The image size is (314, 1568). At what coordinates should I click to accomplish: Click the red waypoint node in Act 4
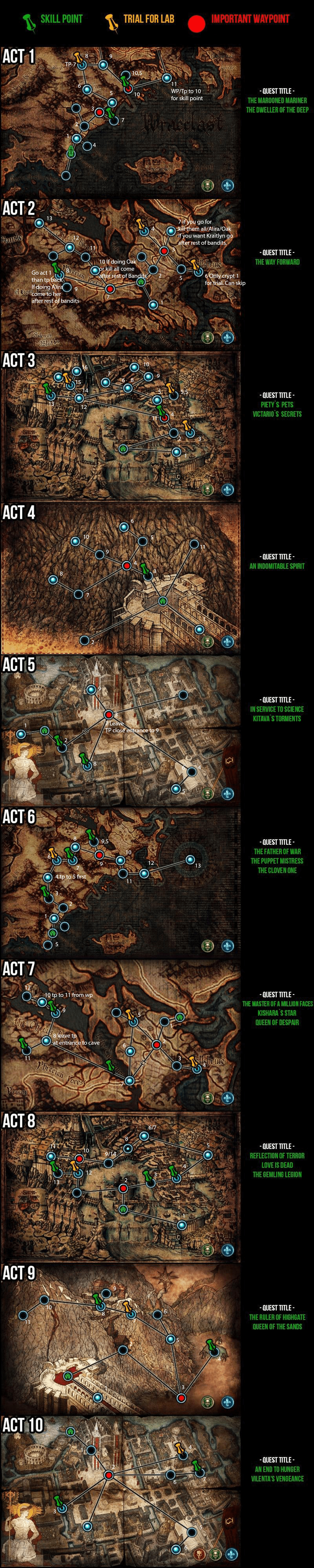pyautogui.click(x=127, y=565)
